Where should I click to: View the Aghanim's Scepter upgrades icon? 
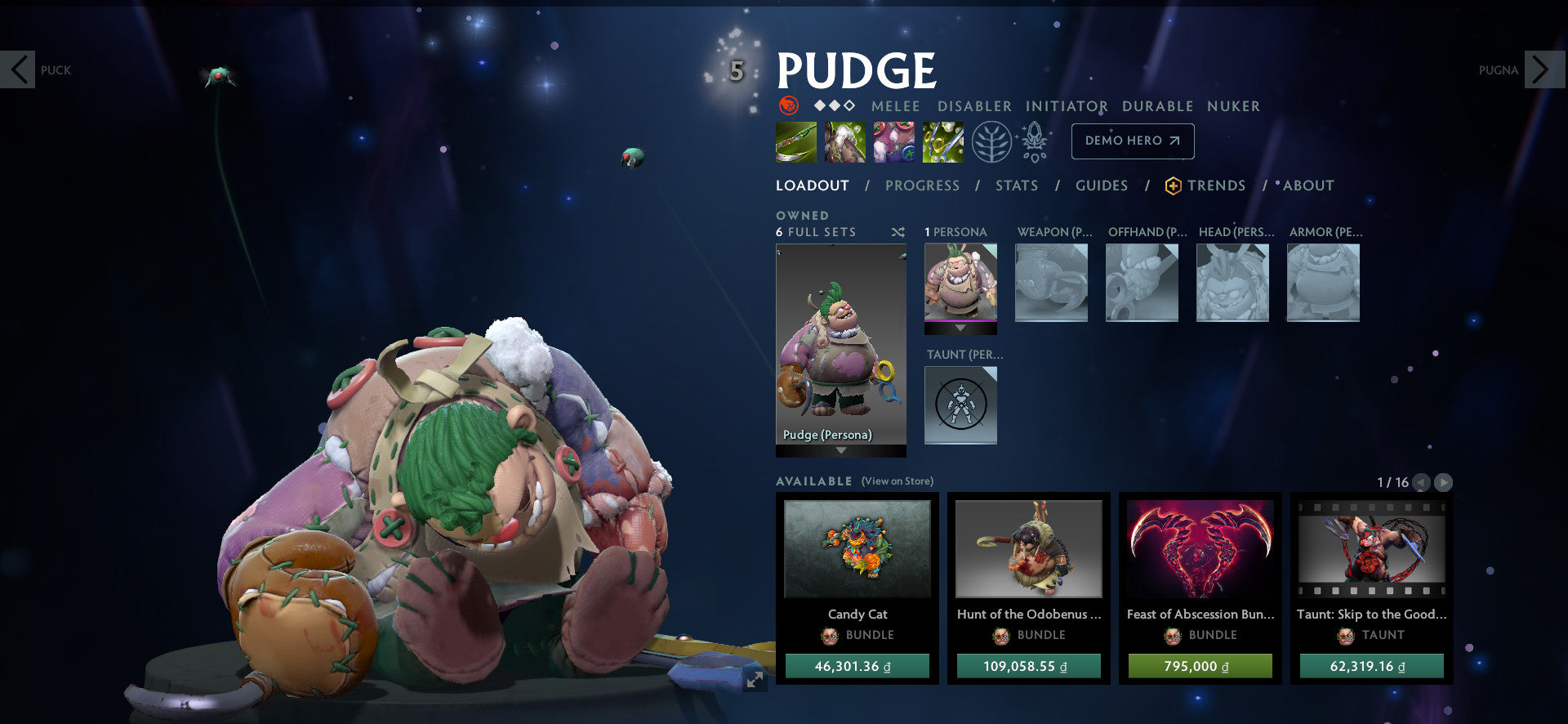(x=1032, y=141)
